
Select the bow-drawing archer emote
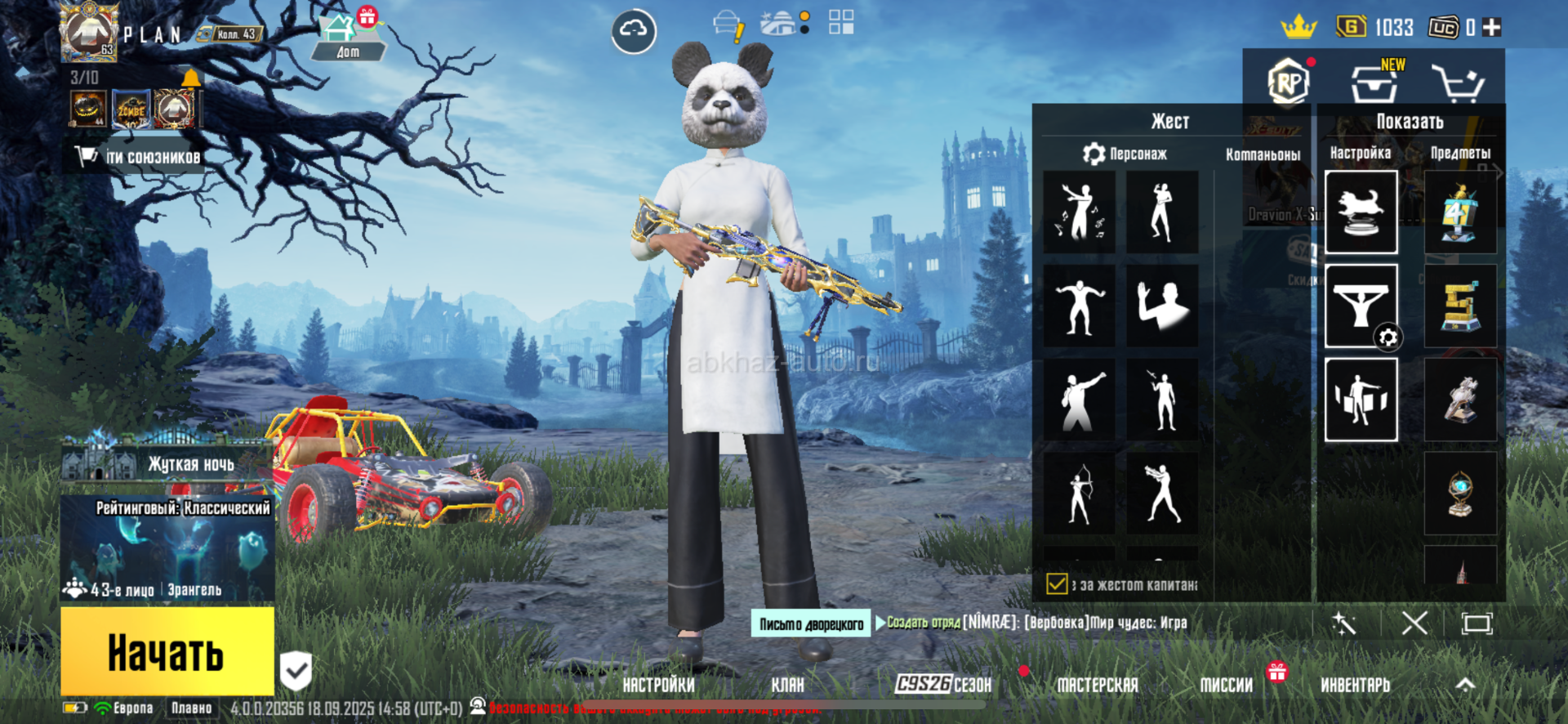(1079, 494)
